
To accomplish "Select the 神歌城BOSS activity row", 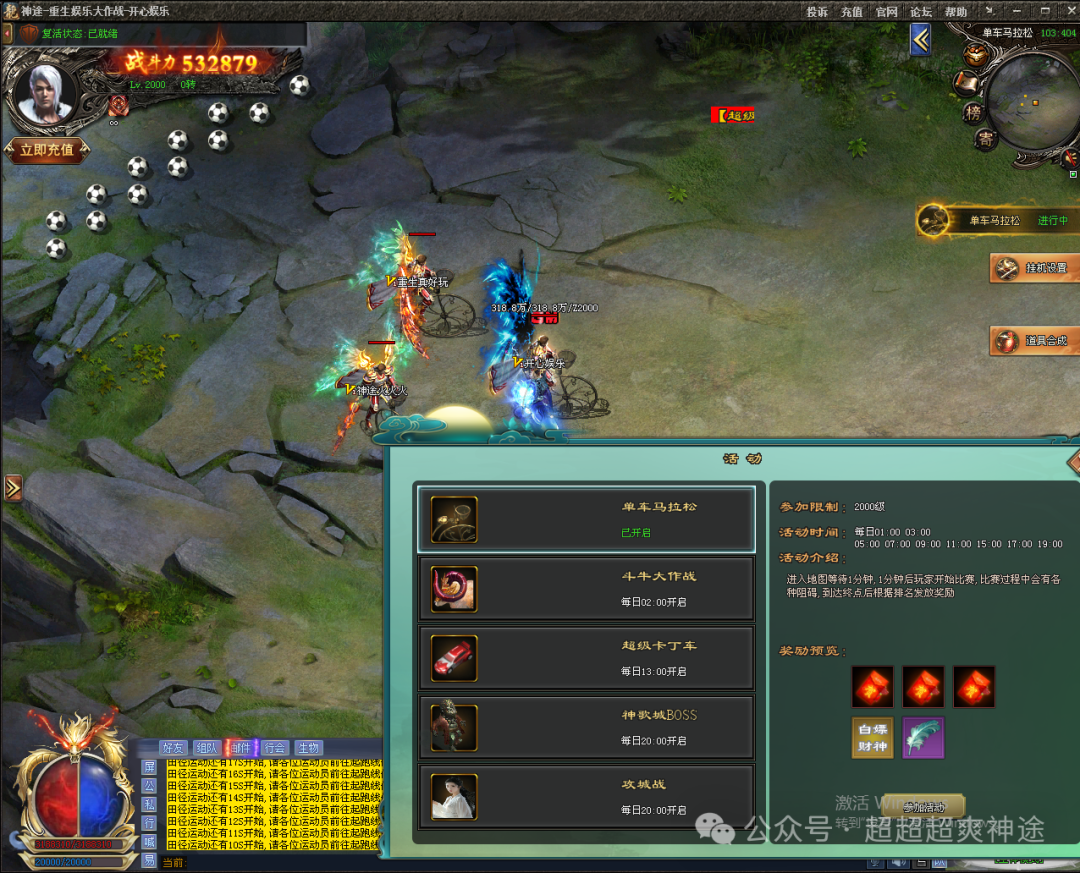I will tap(585, 727).
